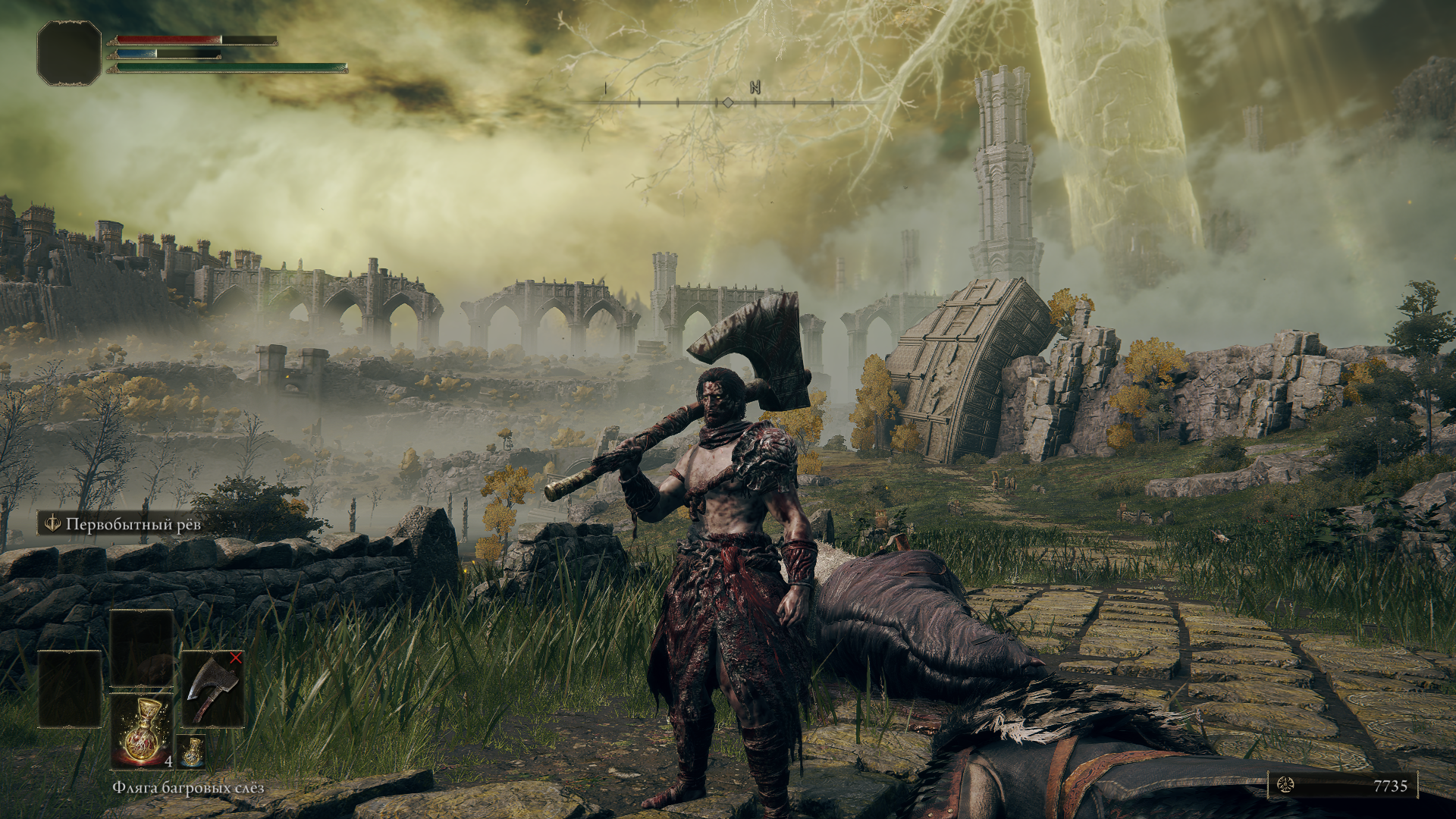Click the equipped greataxe weapon slot
The height and width of the screenshot is (819, 1456).
pyautogui.click(x=213, y=689)
